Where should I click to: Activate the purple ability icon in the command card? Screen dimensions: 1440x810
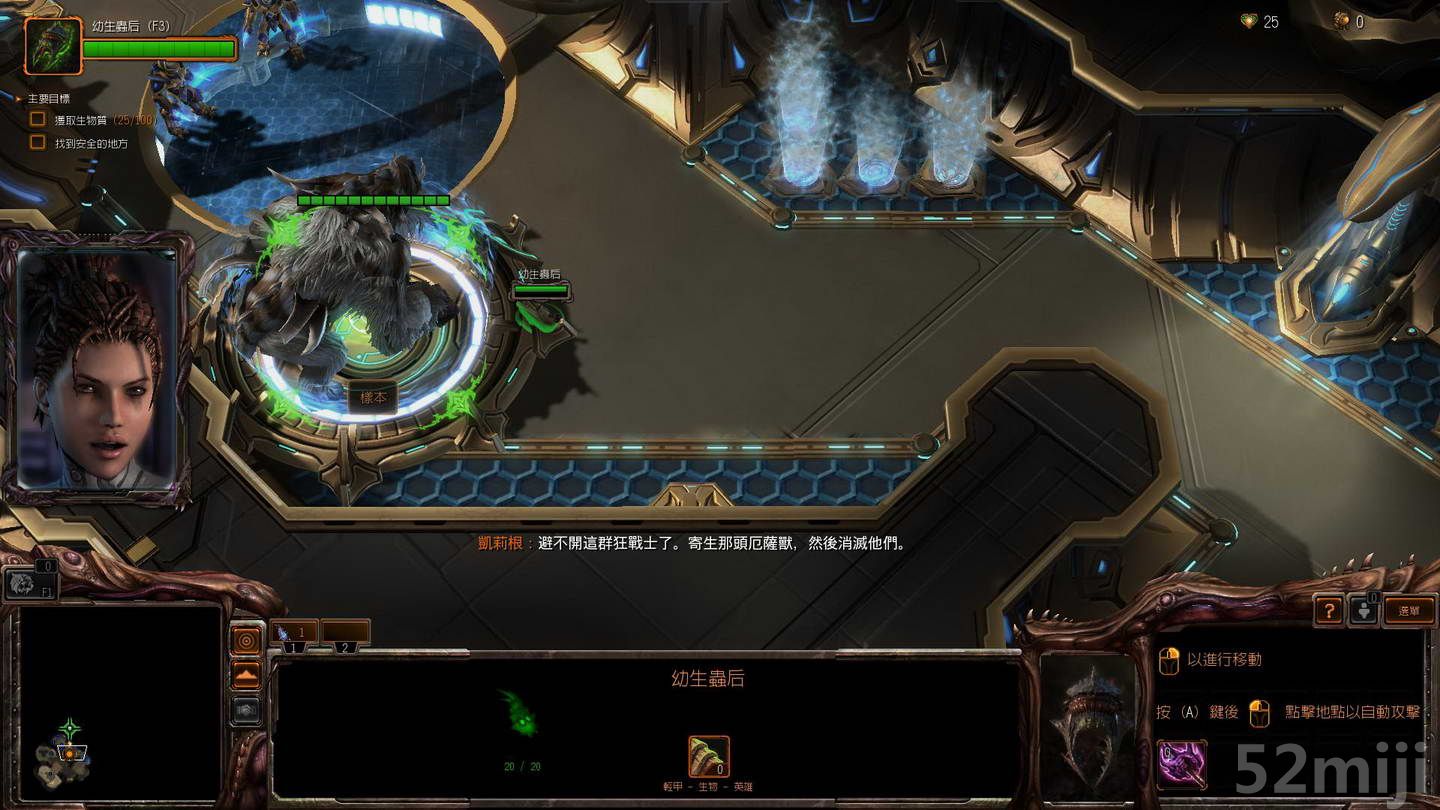tap(1182, 765)
